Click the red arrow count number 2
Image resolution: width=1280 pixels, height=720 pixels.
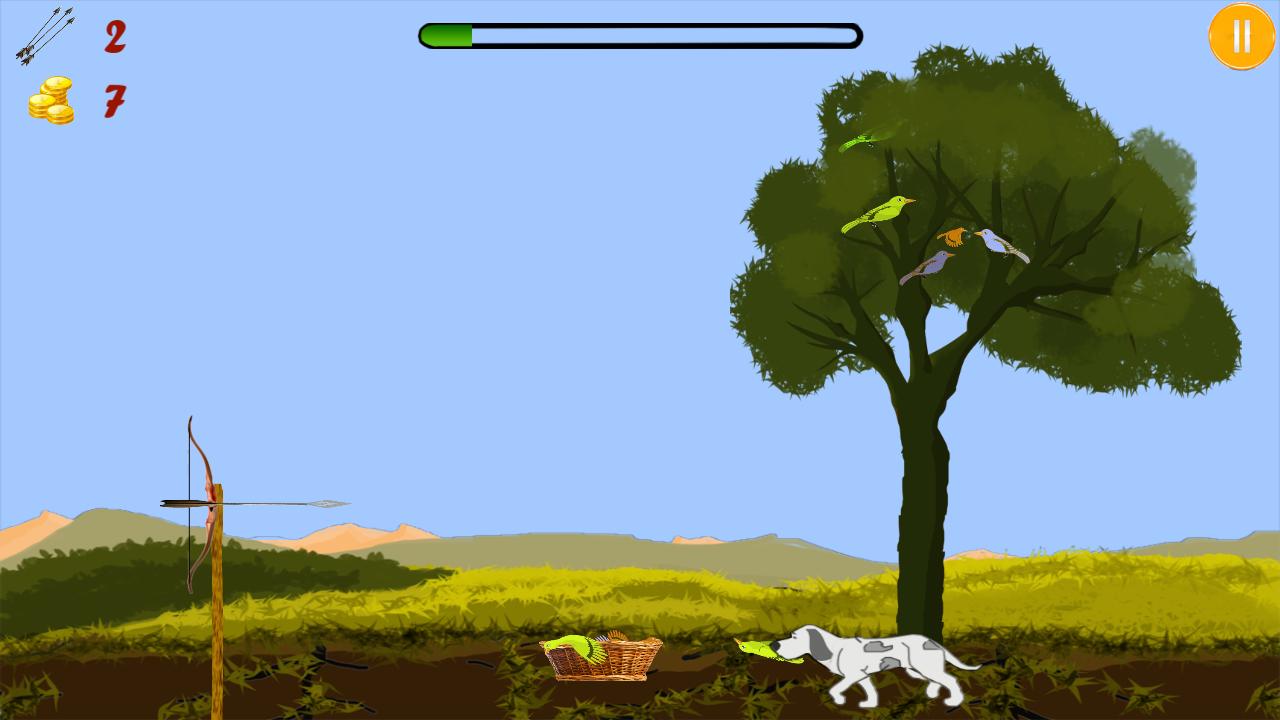pos(113,38)
